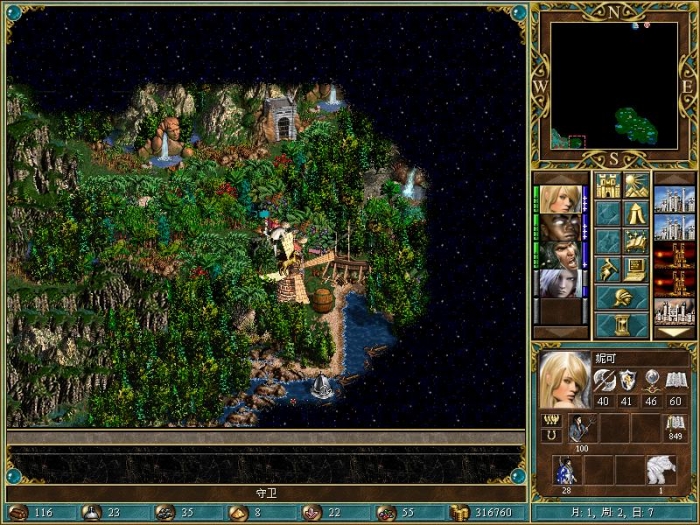
Task: Click the golden tent sleep button
Action: tap(636, 213)
